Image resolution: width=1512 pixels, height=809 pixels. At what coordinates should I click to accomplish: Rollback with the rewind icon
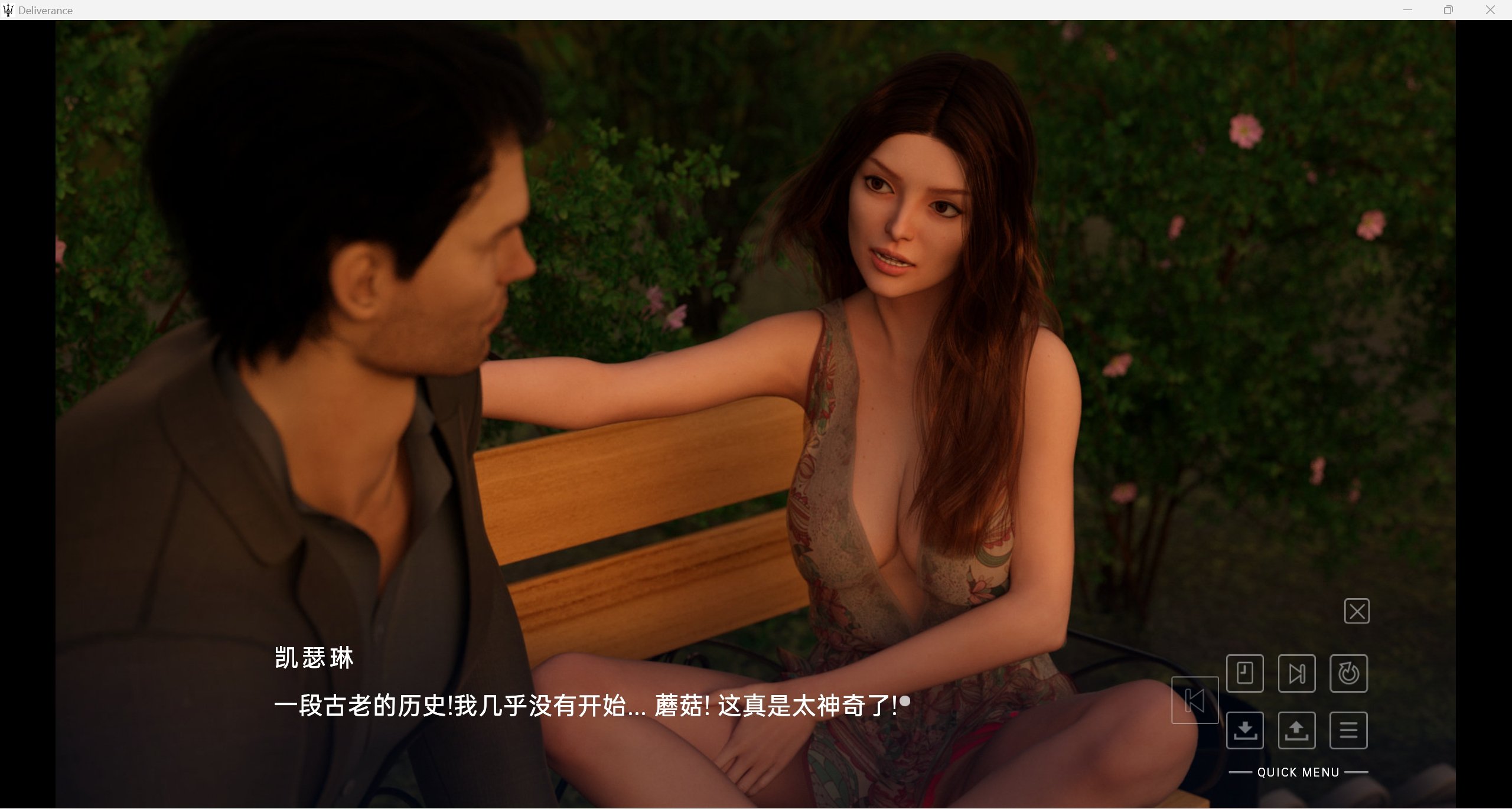tap(1195, 700)
